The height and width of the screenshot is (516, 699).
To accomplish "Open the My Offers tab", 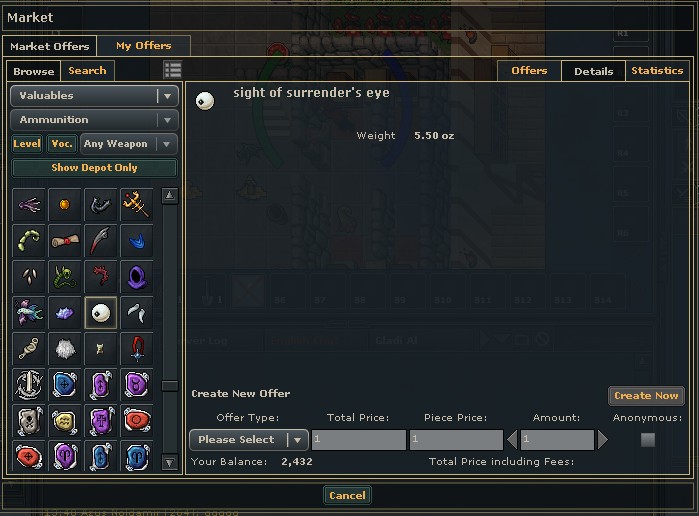I will coord(143,46).
